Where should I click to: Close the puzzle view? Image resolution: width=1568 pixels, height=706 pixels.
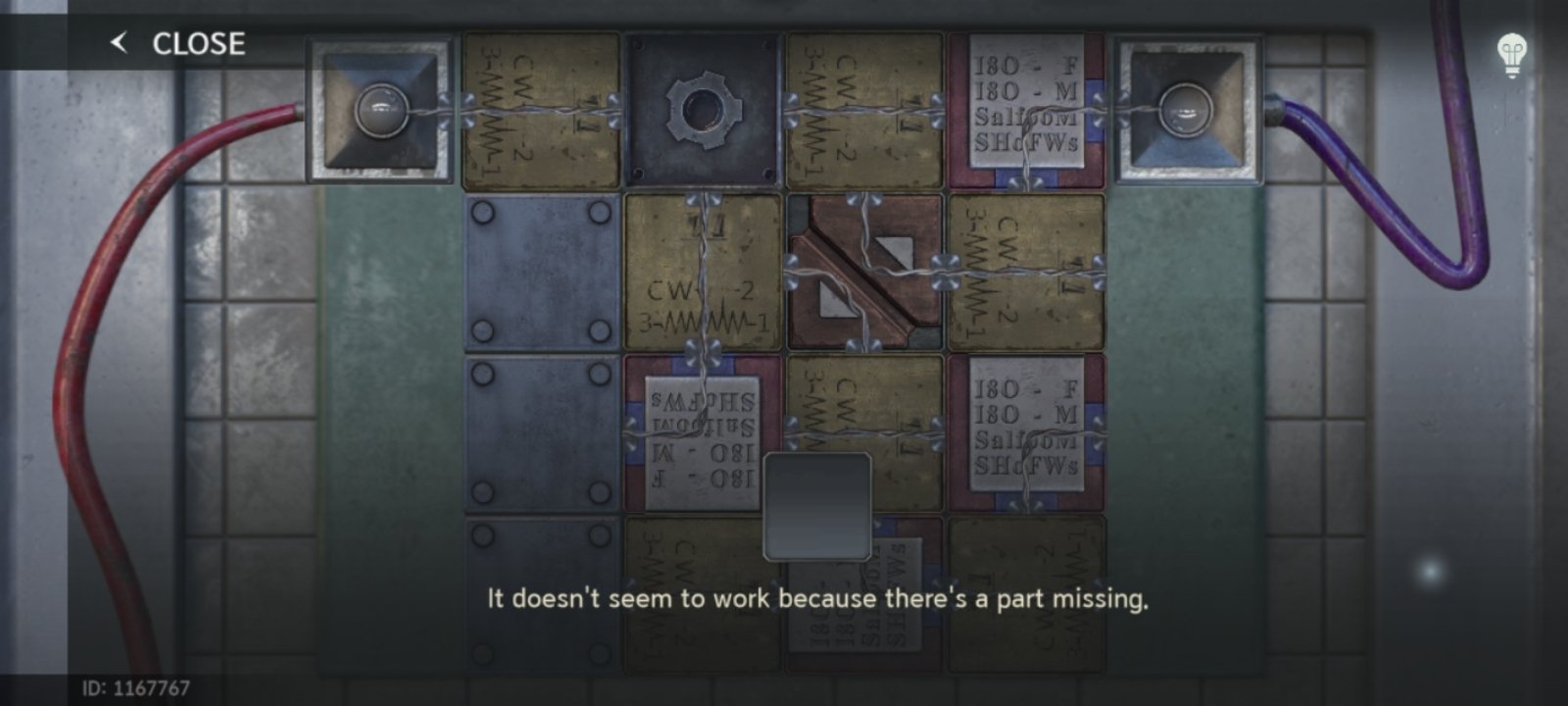178,43
